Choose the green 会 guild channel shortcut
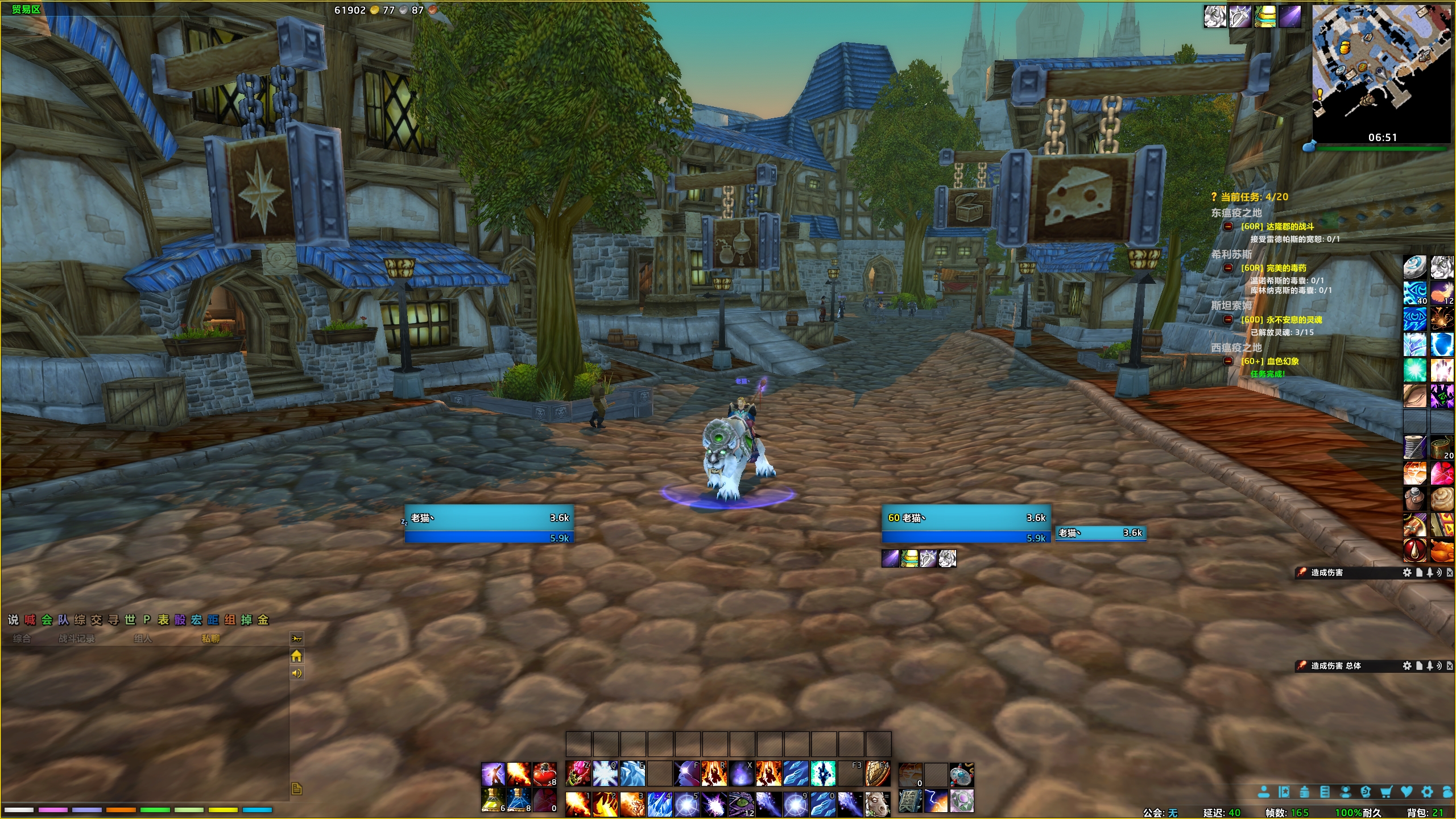This screenshot has width=1456, height=819. tap(47, 620)
